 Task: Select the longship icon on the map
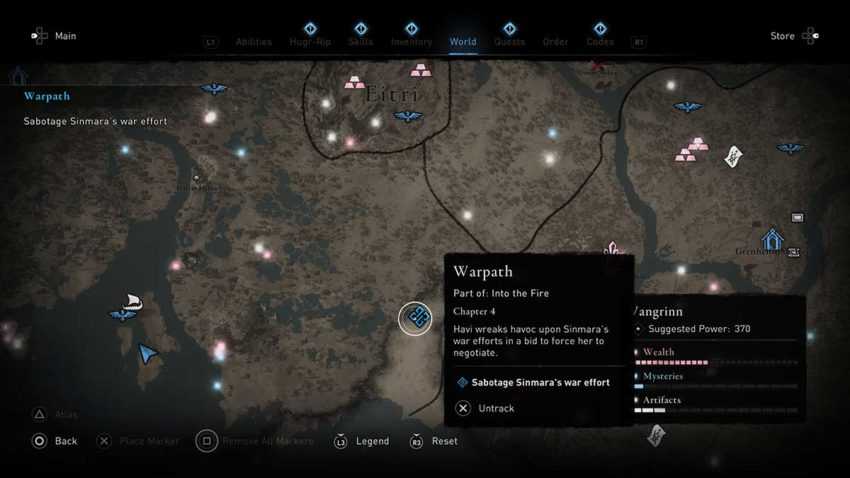click(x=132, y=300)
